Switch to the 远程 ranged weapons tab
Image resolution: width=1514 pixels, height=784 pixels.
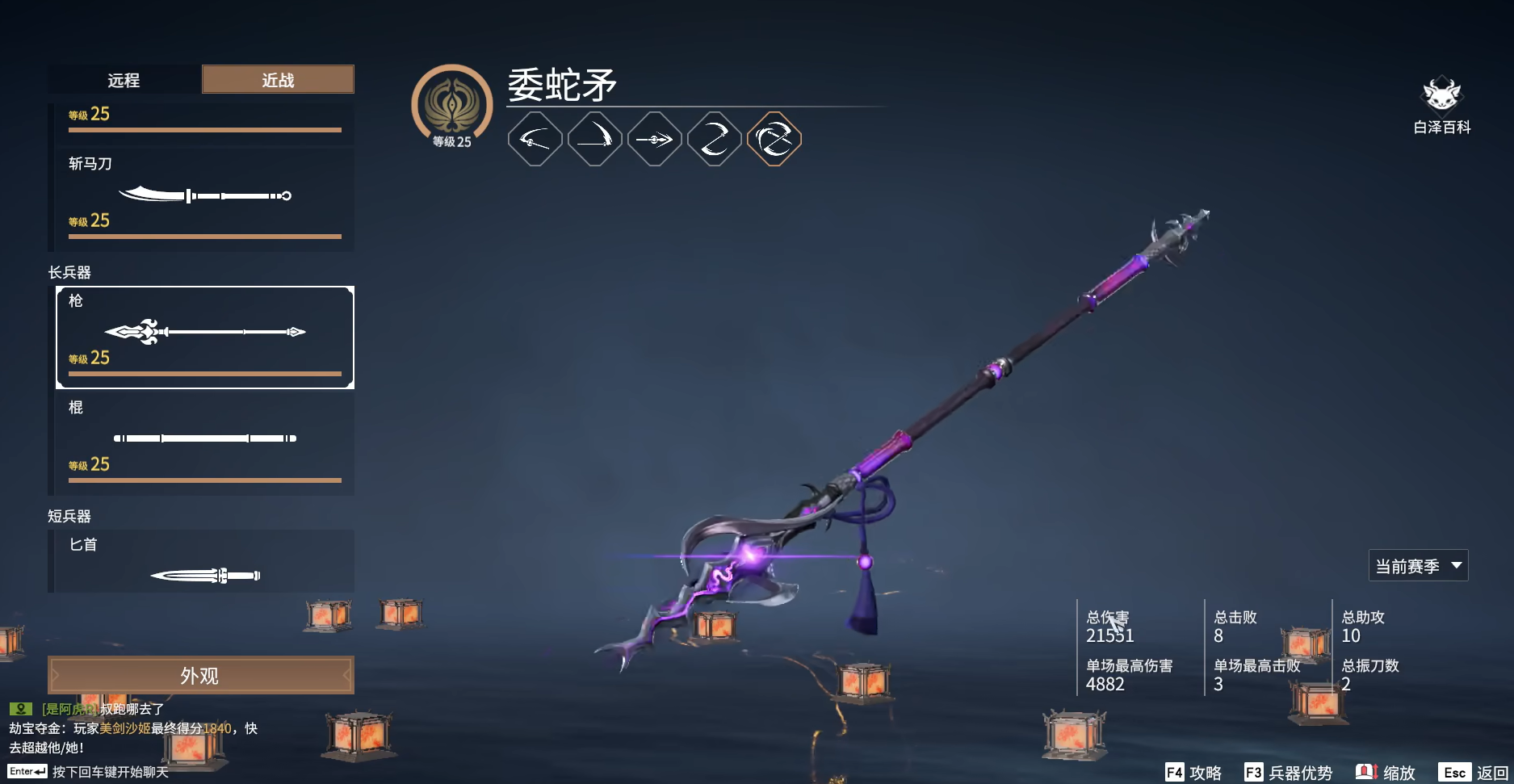tap(125, 79)
